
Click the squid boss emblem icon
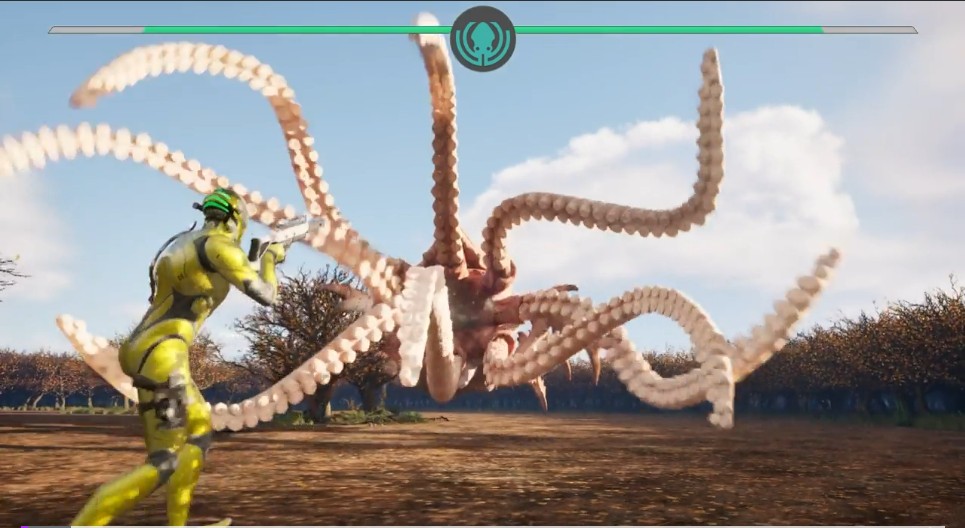pyautogui.click(x=483, y=38)
